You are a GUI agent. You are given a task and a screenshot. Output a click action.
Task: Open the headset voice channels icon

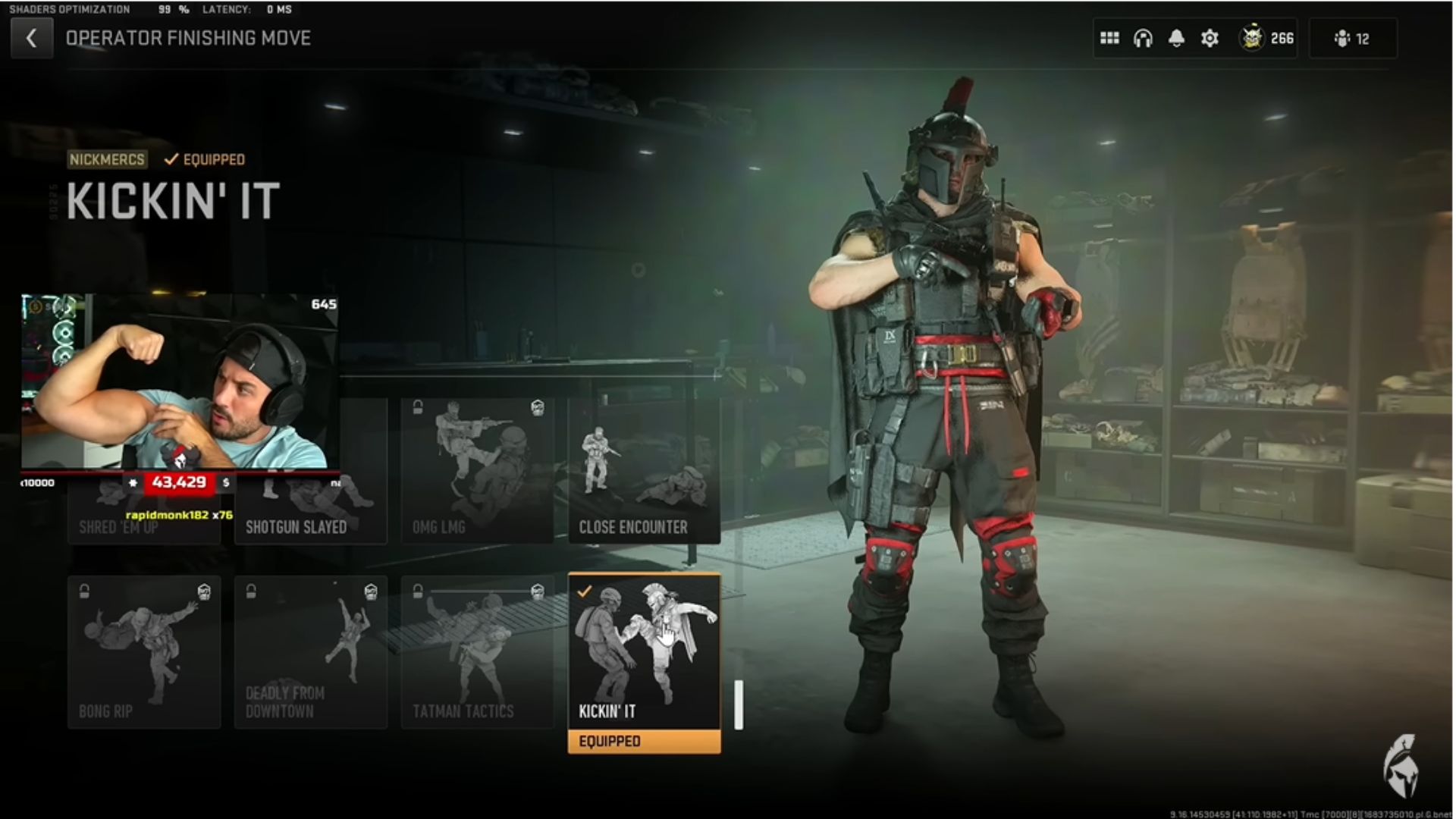1143,39
